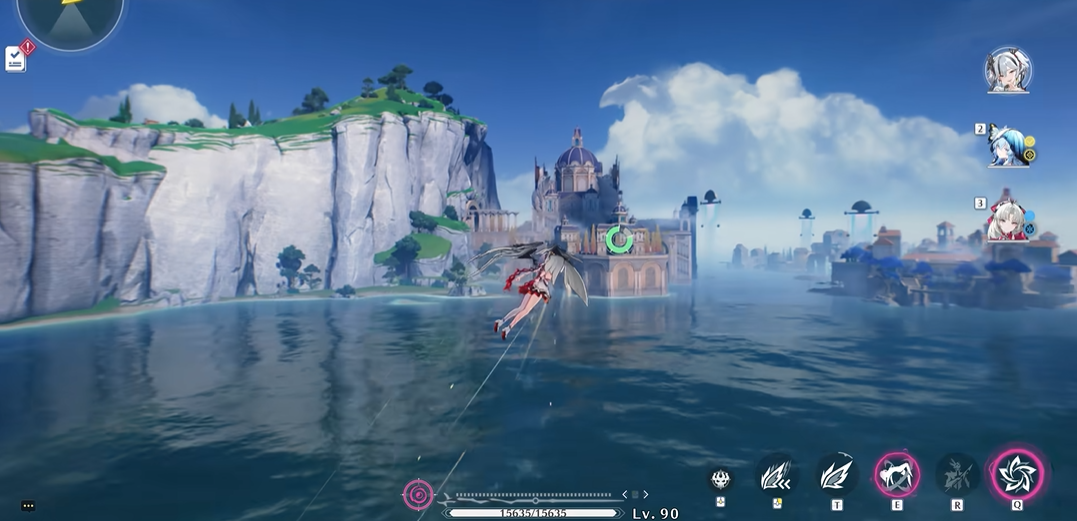Select the small round mask icon in skill bar
The width and height of the screenshot is (1077, 521).
coord(720,478)
